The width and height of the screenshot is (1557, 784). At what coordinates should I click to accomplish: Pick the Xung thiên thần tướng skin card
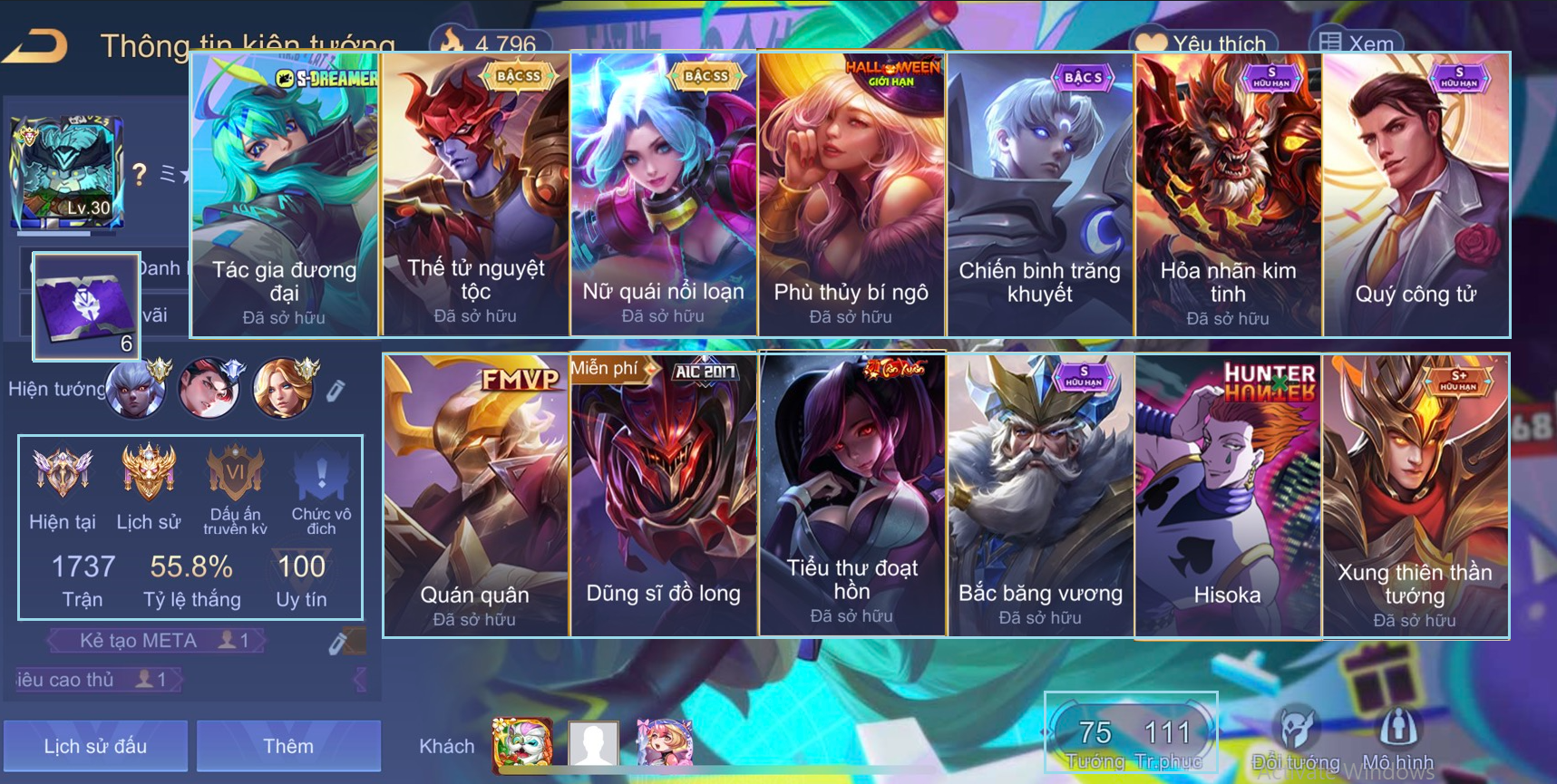pyautogui.click(x=1416, y=495)
